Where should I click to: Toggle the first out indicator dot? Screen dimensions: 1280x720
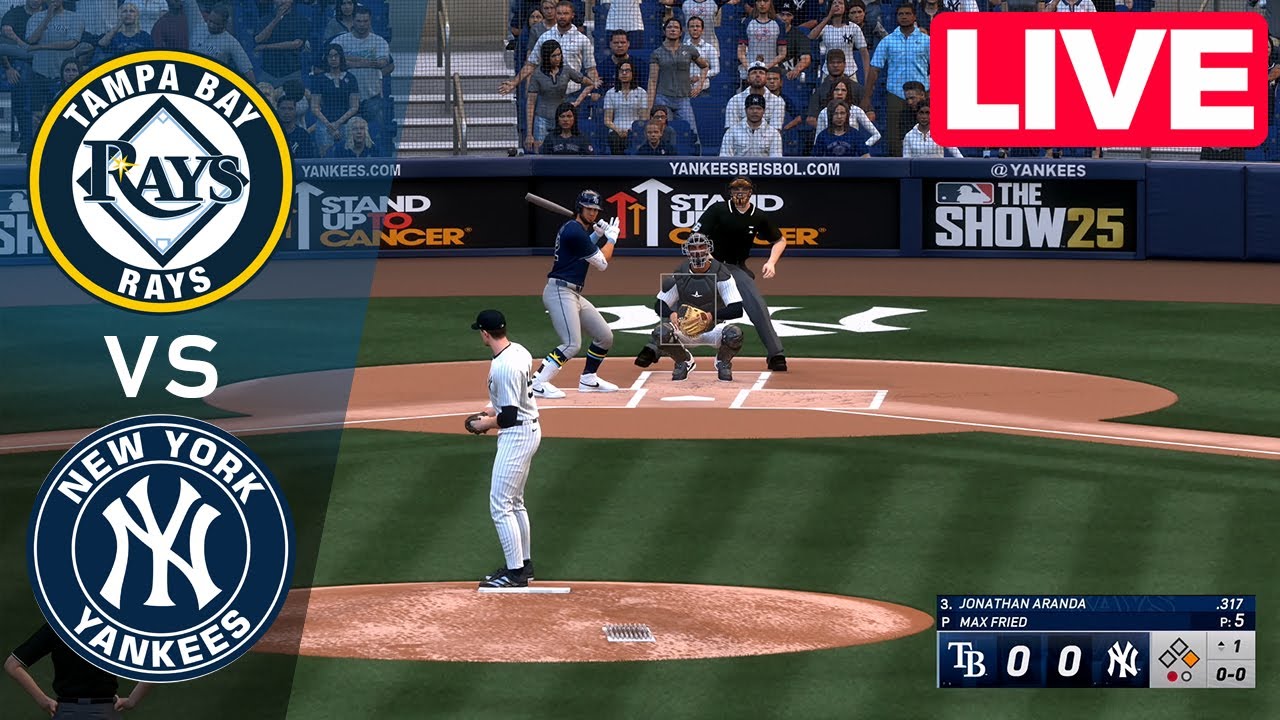point(1173,676)
